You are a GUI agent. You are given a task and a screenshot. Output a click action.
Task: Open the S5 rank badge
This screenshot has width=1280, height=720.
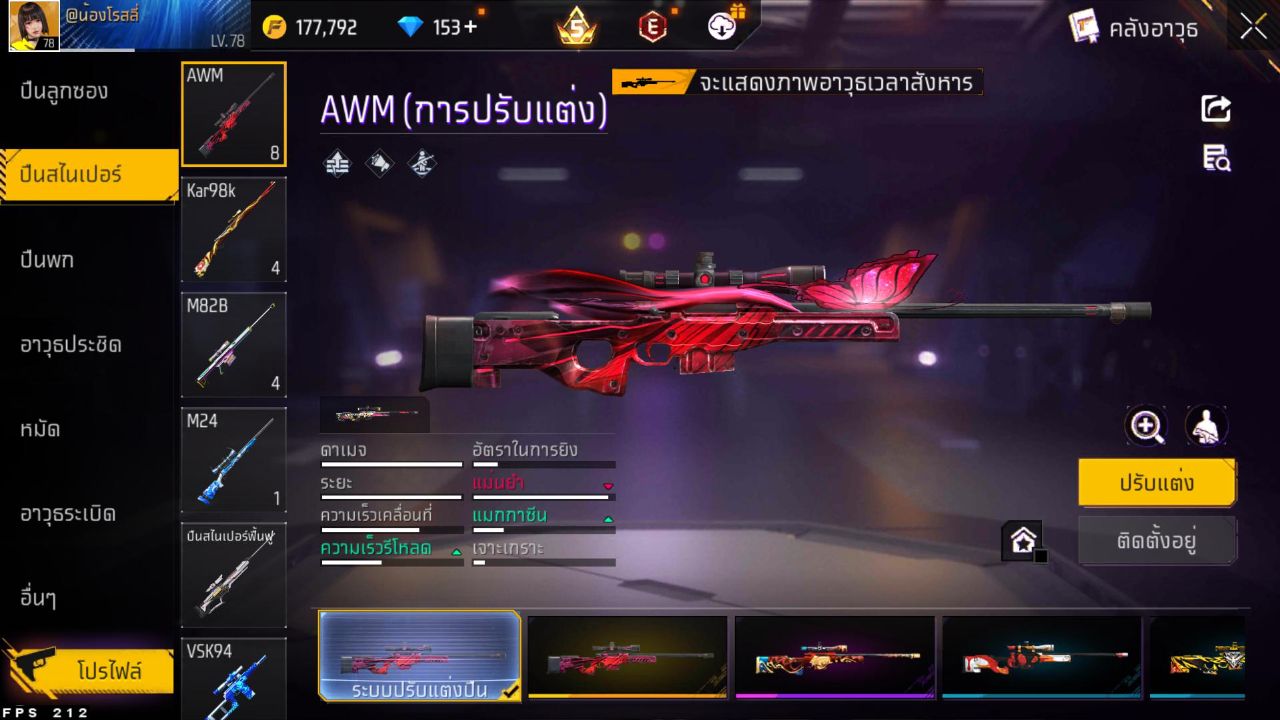577,29
